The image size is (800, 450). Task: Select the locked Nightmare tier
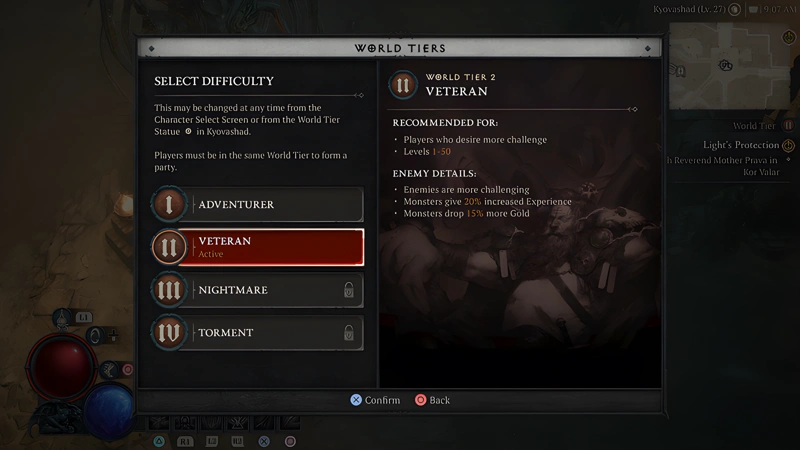pos(258,290)
